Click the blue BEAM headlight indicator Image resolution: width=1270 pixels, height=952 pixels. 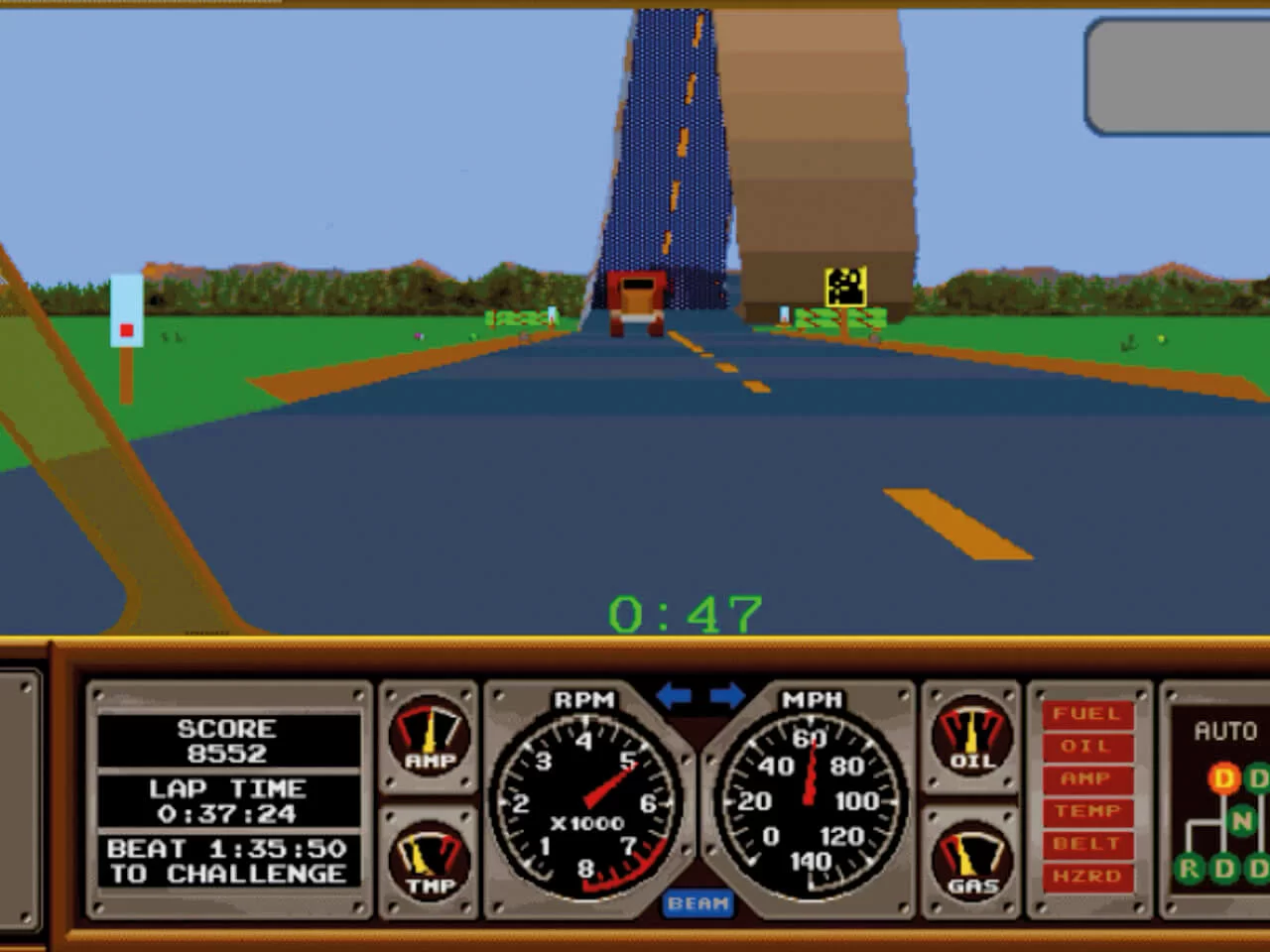698,903
